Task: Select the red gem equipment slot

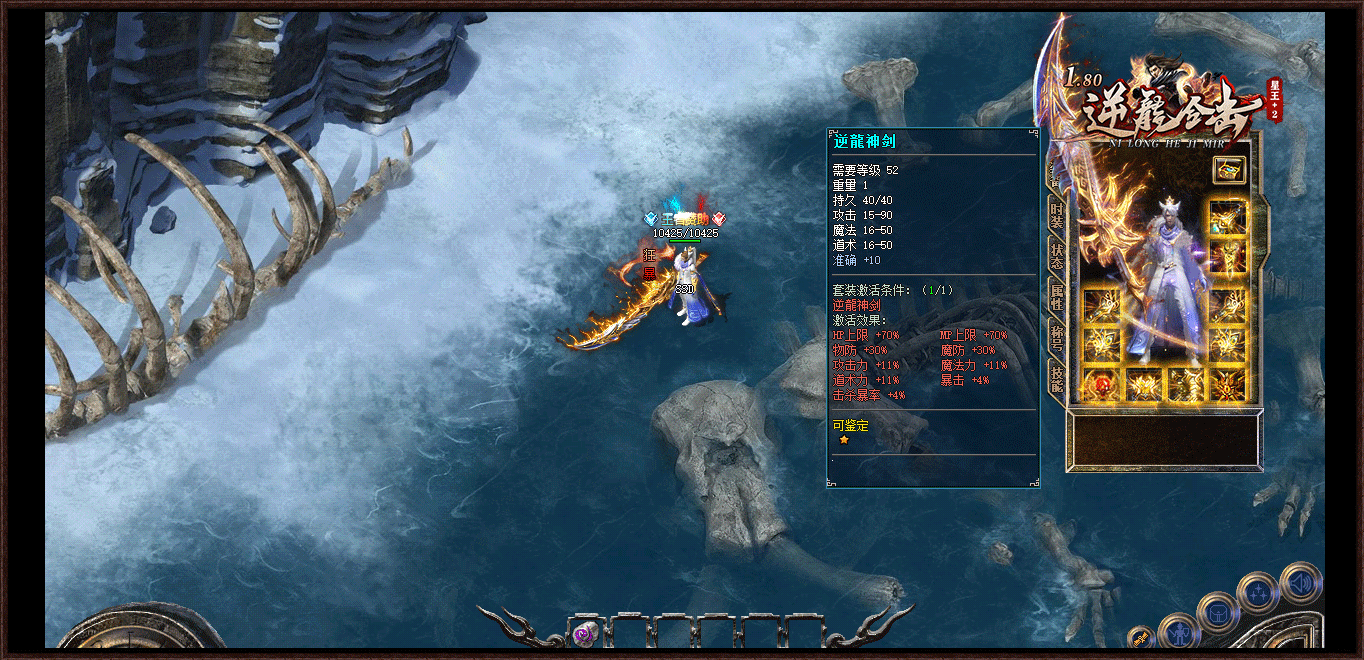Action: tap(1101, 385)
